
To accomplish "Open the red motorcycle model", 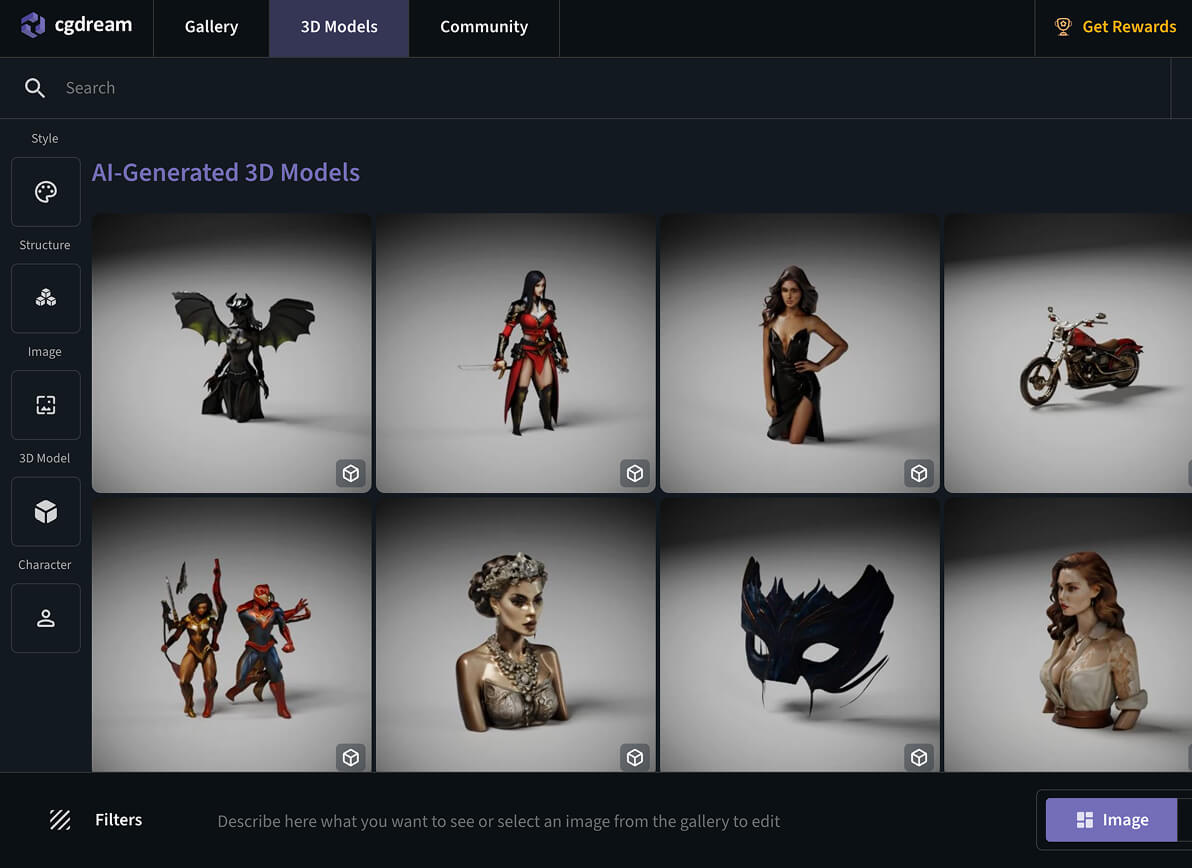I will [1068, 353].
